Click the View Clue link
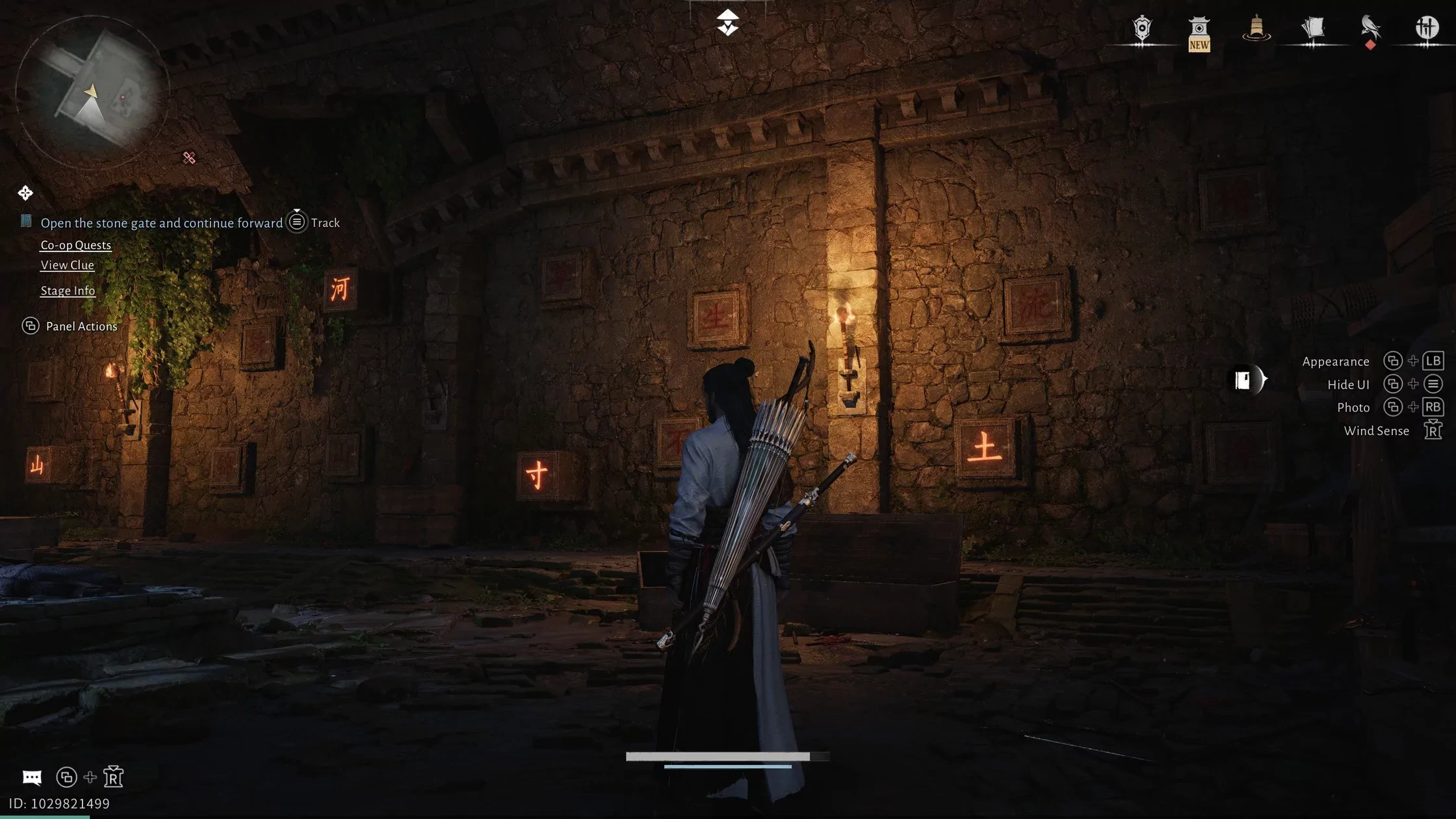The height and width of the screenshot is (819, 1456). [x=67, y=265]
